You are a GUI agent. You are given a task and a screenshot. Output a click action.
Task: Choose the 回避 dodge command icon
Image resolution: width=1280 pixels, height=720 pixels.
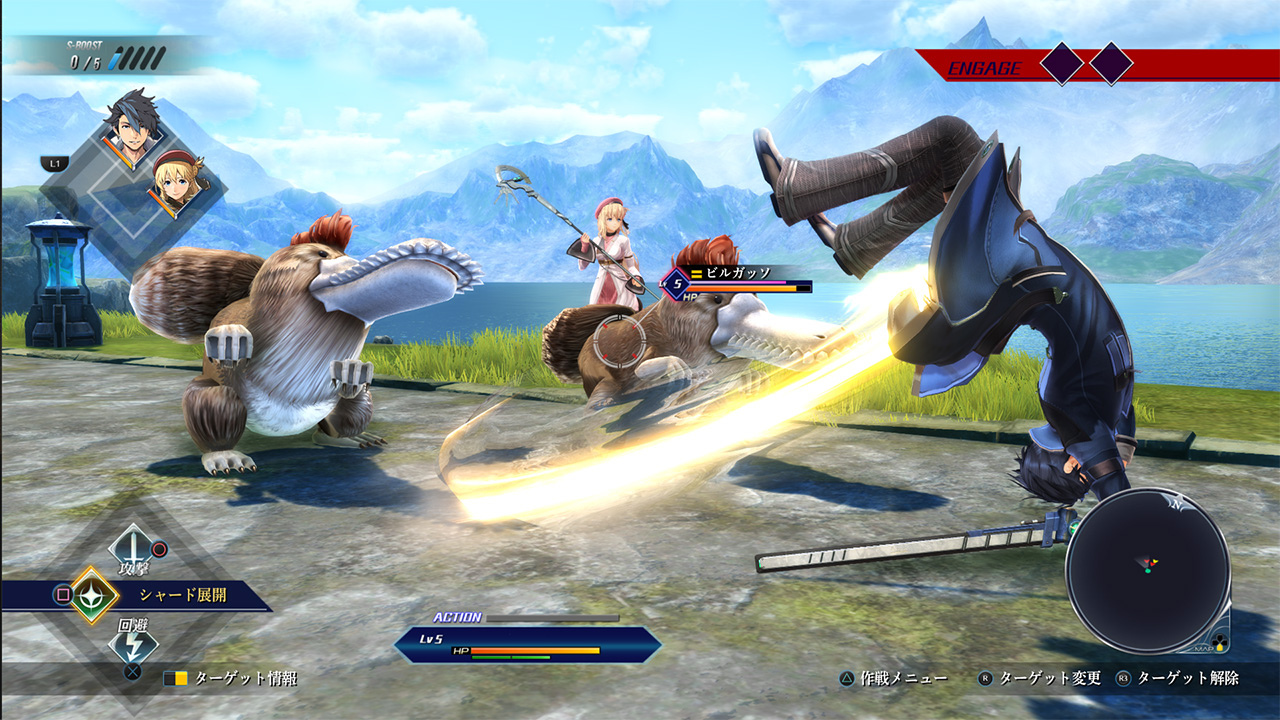pos(131,644)
